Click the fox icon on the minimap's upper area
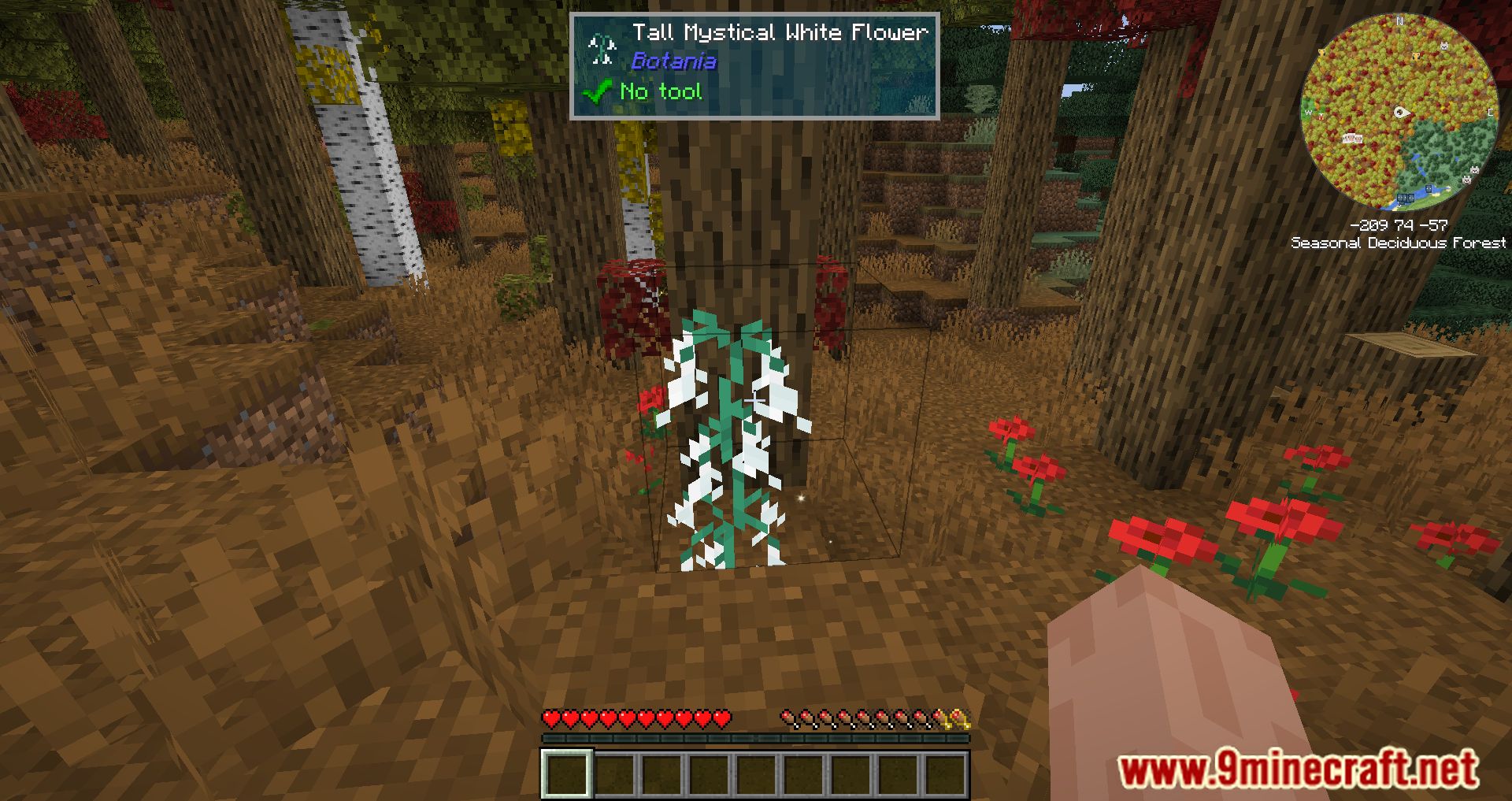 pyautogui.click(x=1416, y=57)
